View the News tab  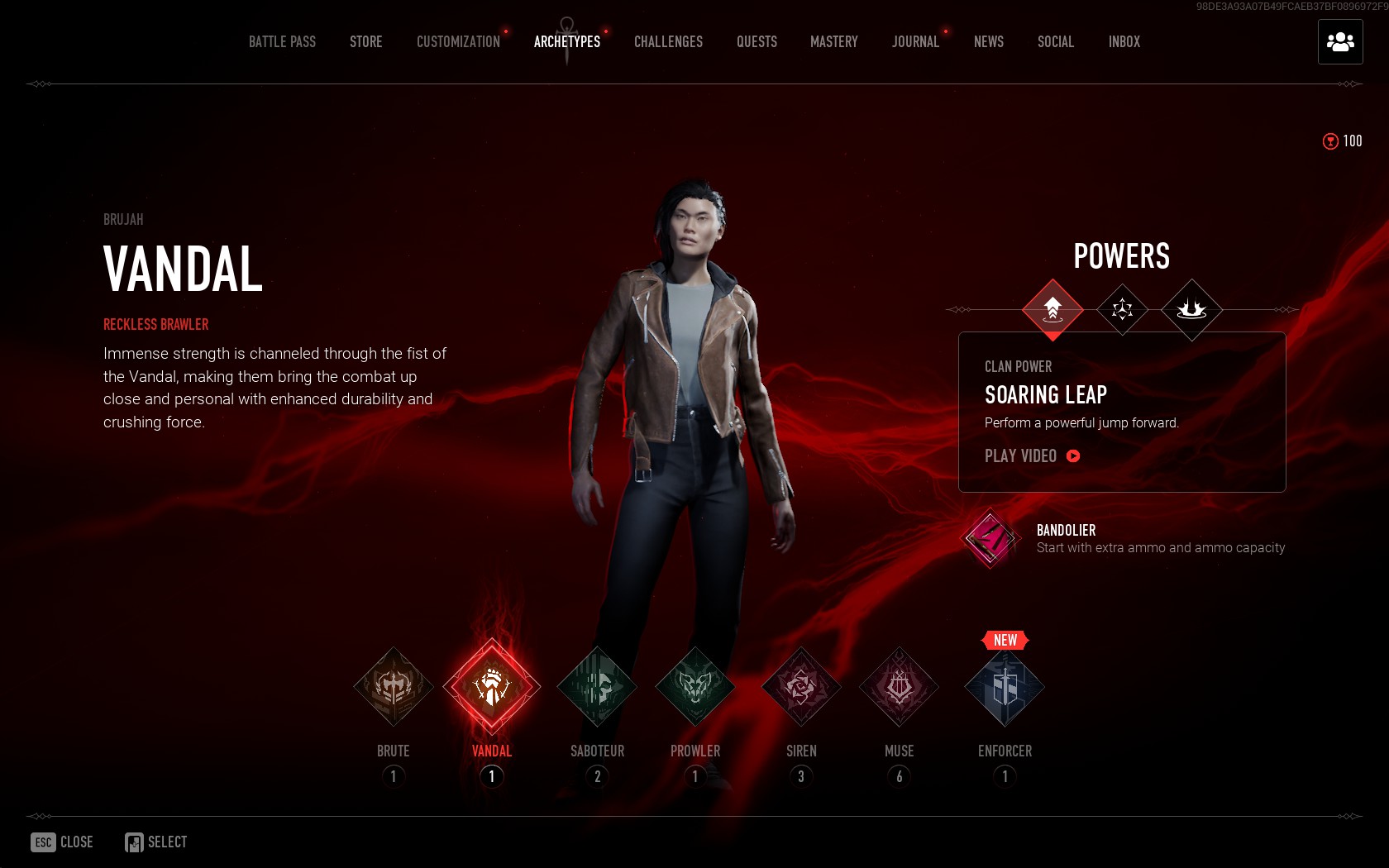(x=988, y=42)
